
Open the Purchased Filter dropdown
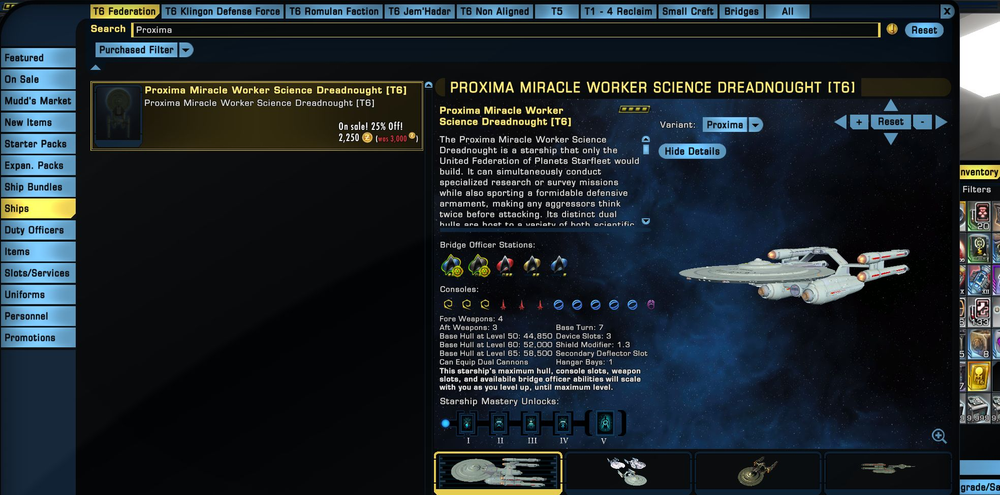click(x=145, y=50)
